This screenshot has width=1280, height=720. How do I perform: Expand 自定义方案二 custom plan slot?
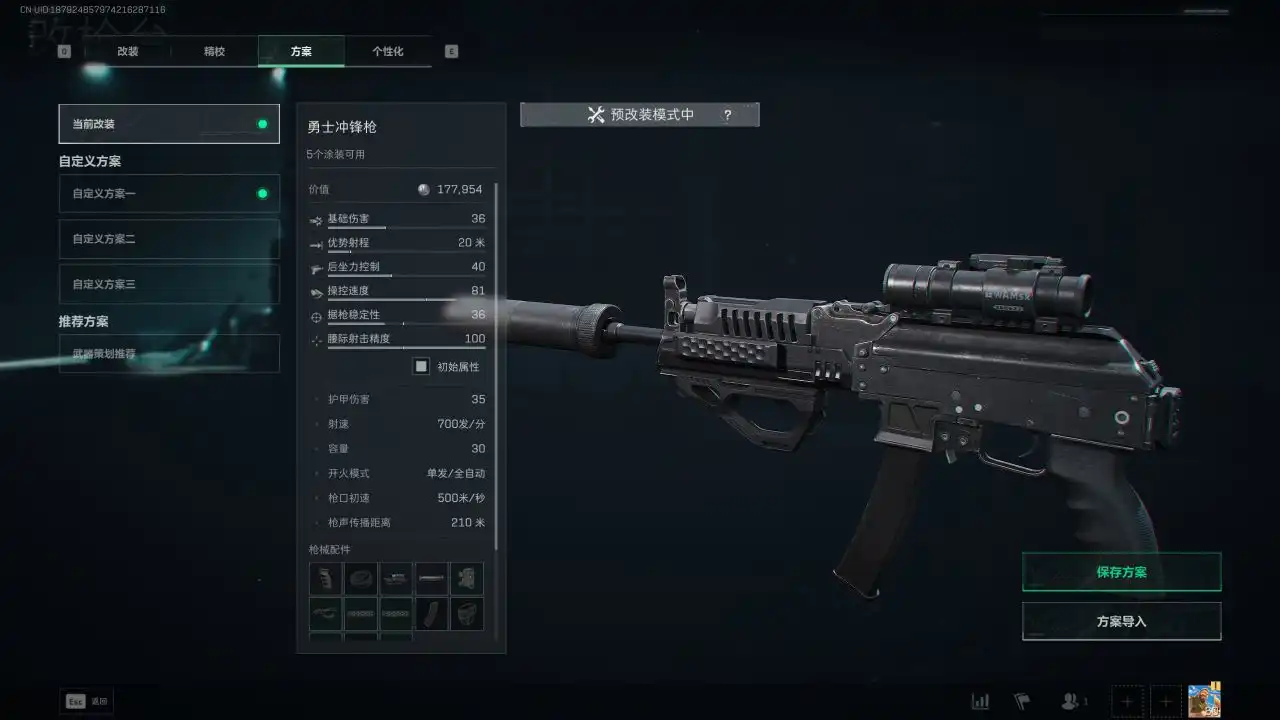pyautogui.click(x=168, y=238)
